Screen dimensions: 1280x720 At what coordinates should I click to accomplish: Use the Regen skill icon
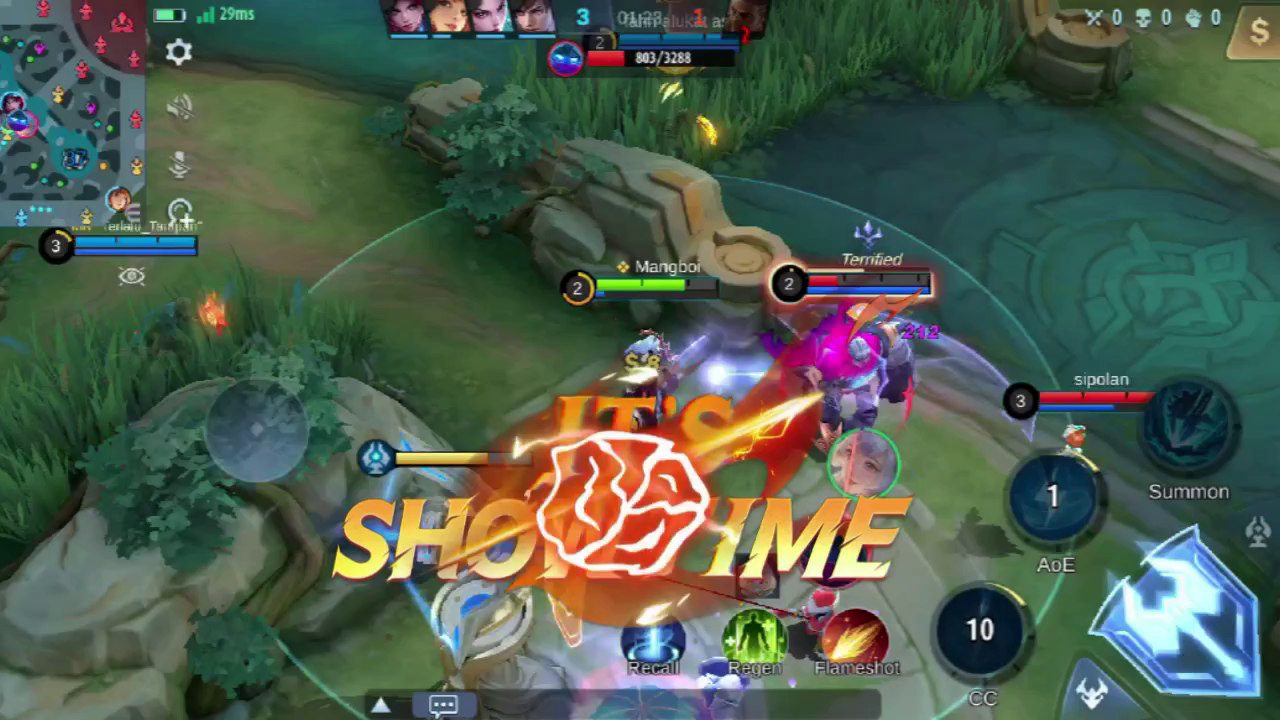tap(755, 637)
